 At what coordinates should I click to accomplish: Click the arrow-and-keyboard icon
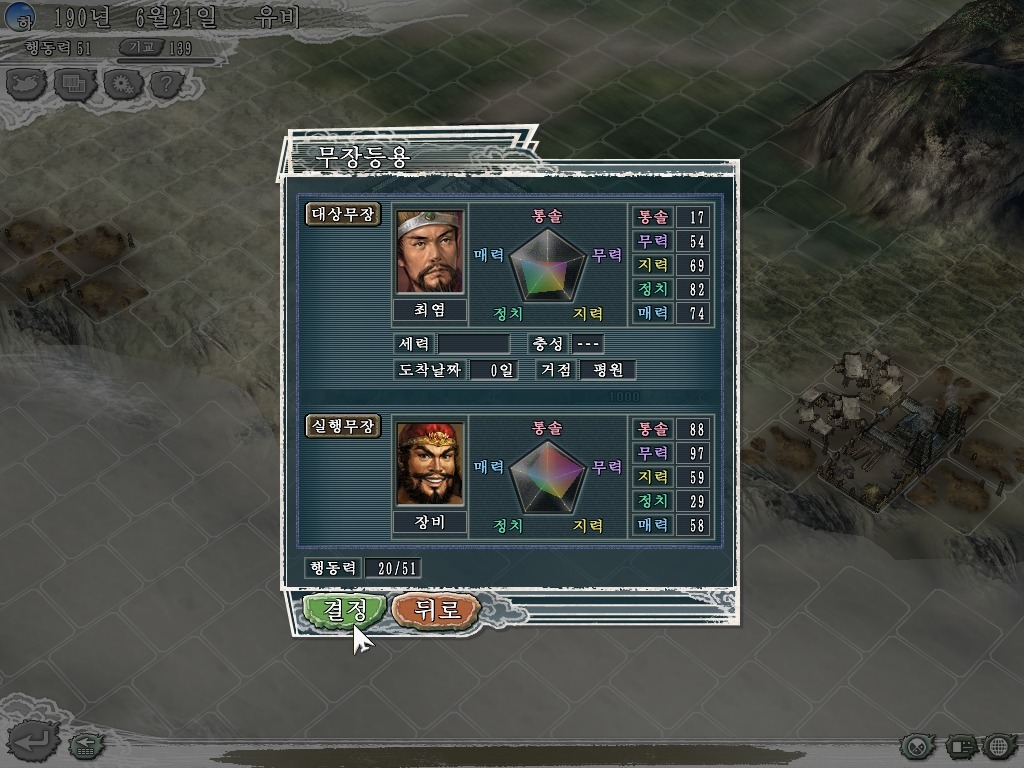coord(85,744)
